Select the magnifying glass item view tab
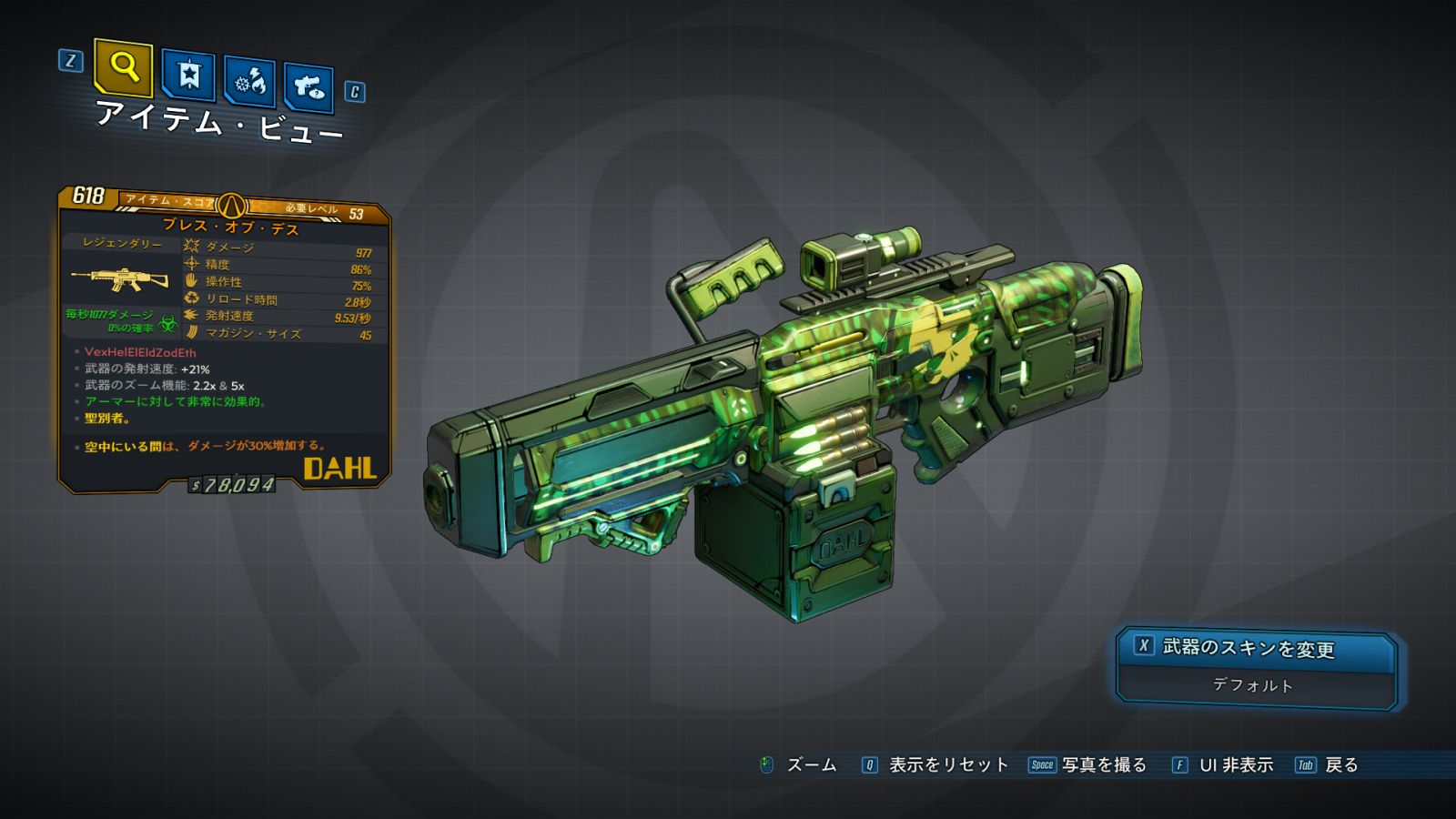This screenshot has height=819, width=1456. [123, 67]
